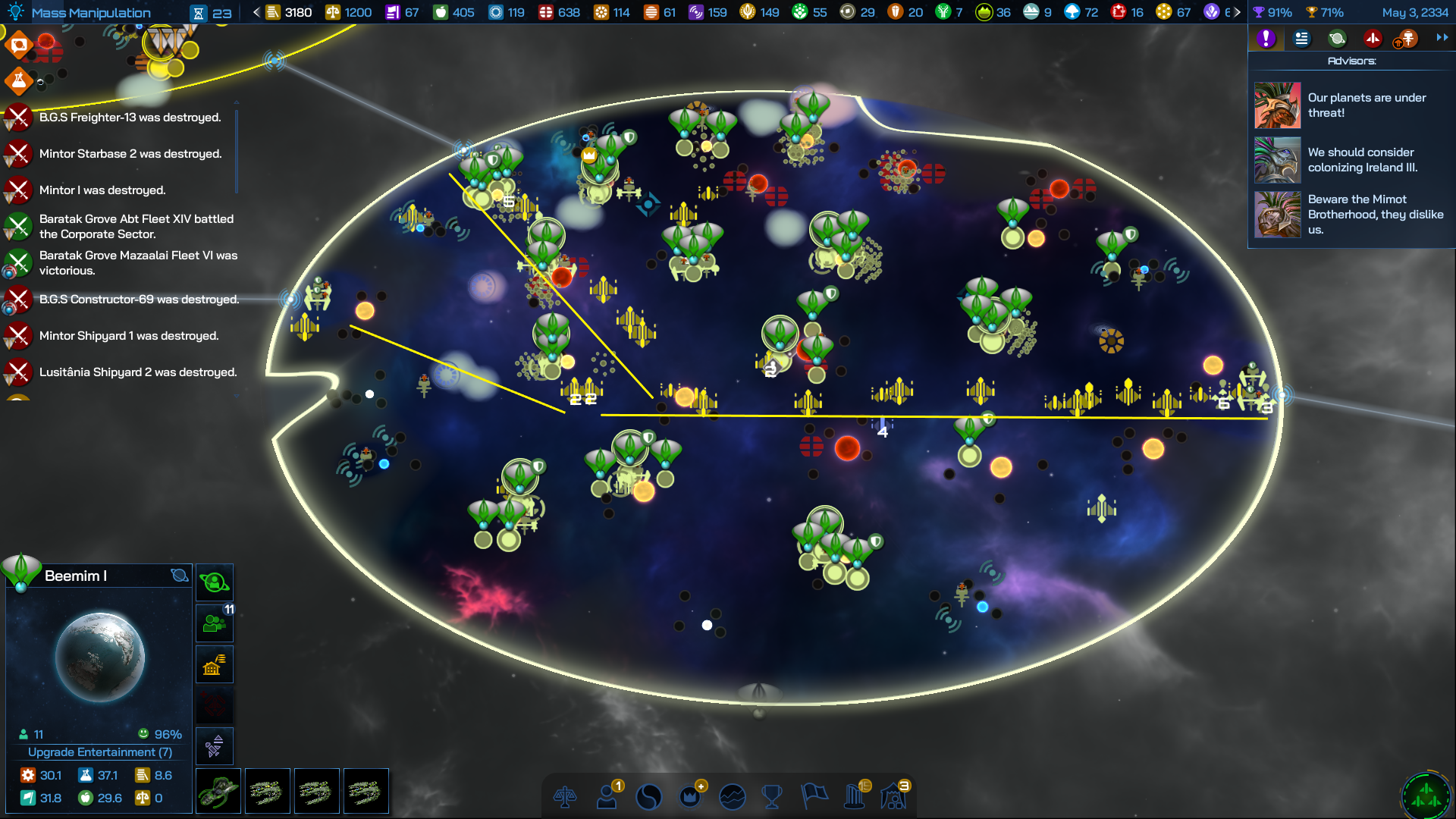Open the yin-yang ideology screen
The image size is (1456, 819).
click(648, 797)
